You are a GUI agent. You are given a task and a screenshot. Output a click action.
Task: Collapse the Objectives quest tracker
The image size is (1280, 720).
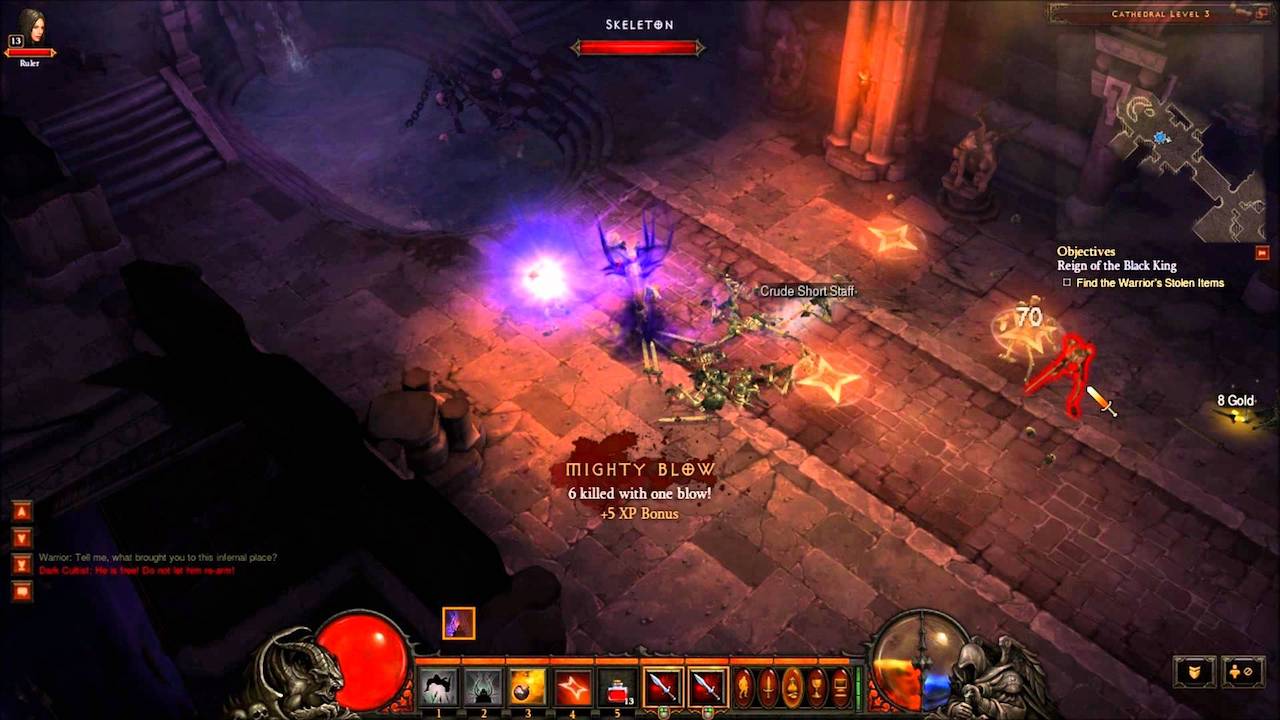(x=1262, y=253)
